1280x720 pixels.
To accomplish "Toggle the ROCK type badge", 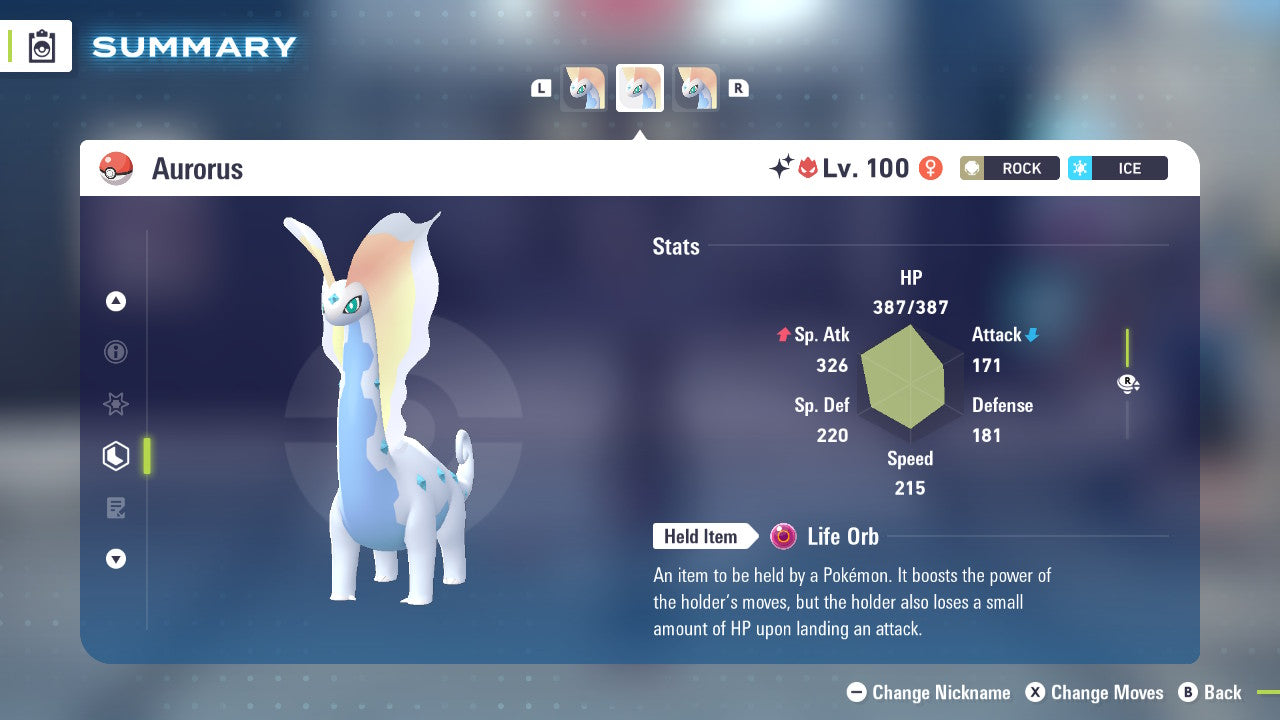I will point(1008,168).
